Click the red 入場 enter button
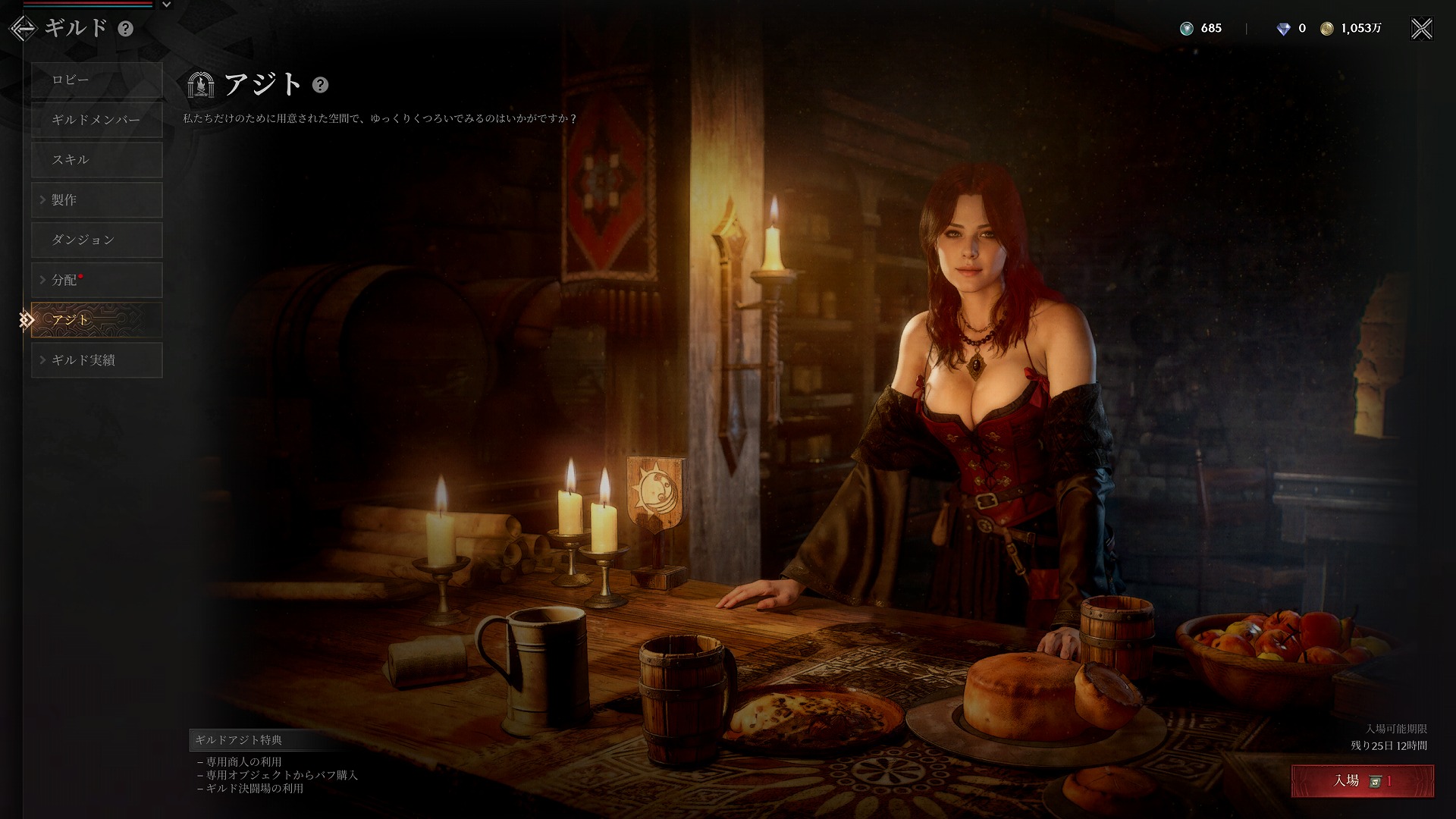1456x819 pixels. 1362,781
